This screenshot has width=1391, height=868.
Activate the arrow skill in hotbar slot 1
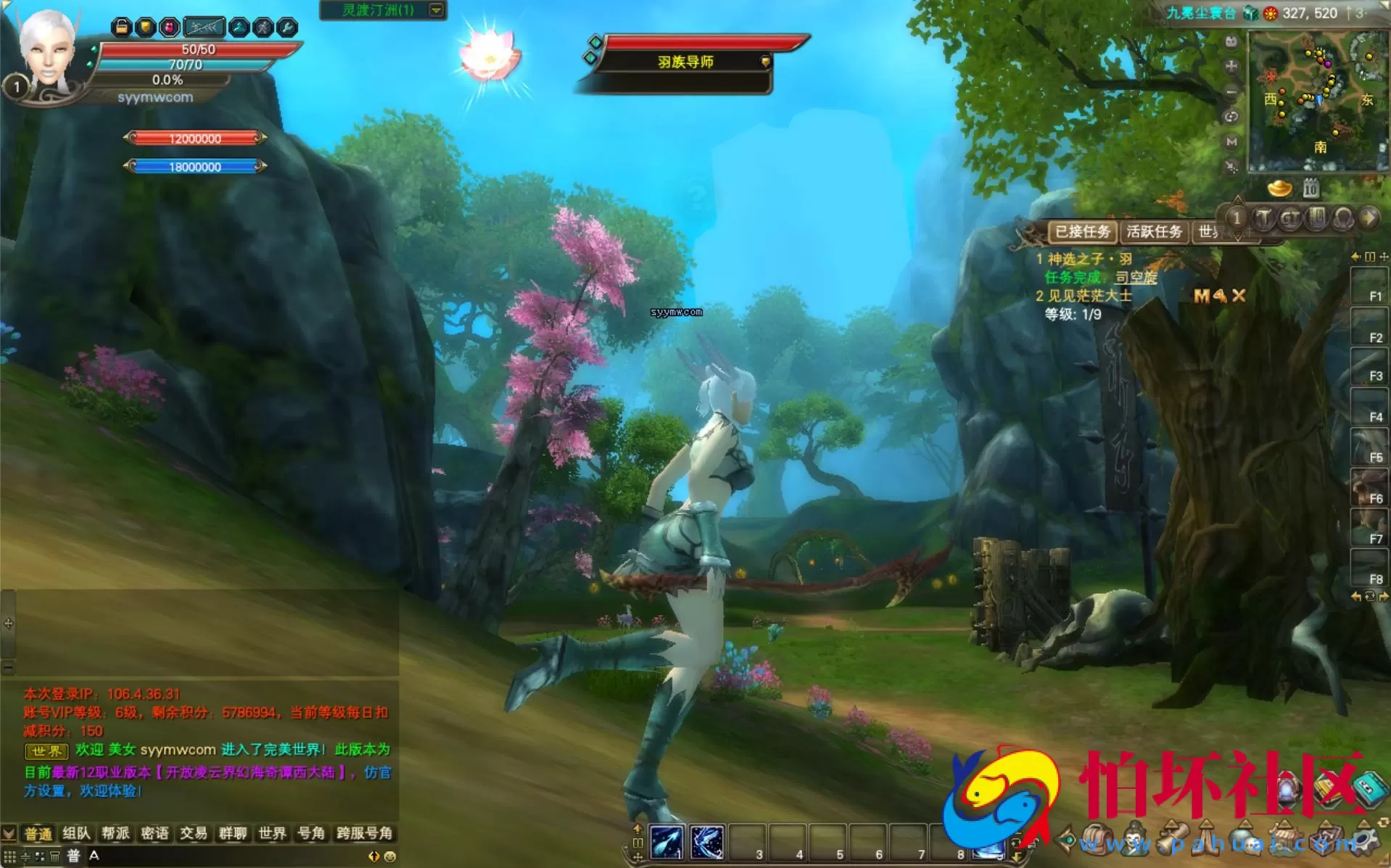666,842
